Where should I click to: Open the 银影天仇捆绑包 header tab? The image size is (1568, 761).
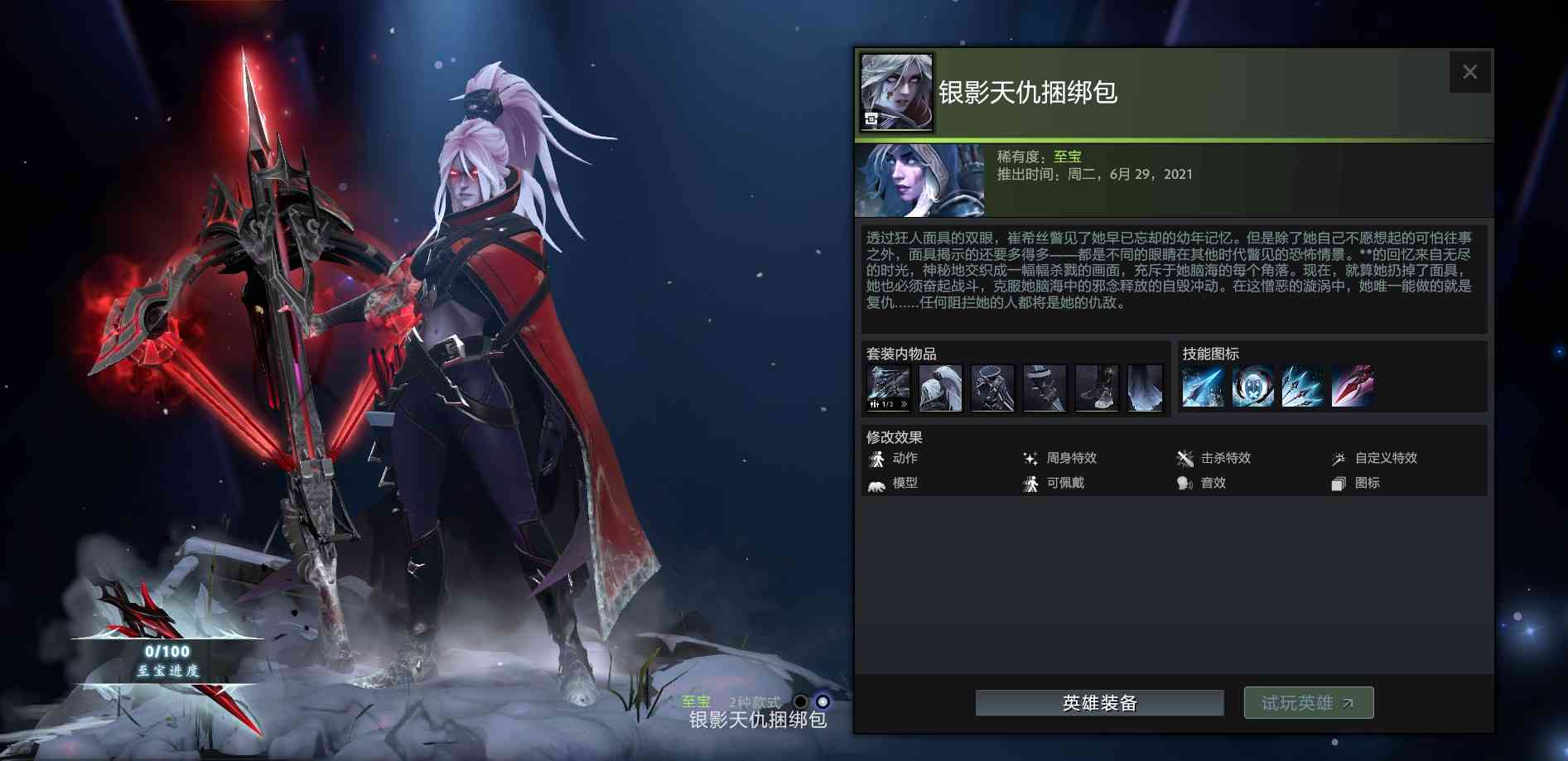pyautogui.click(x=1030, y=94)
